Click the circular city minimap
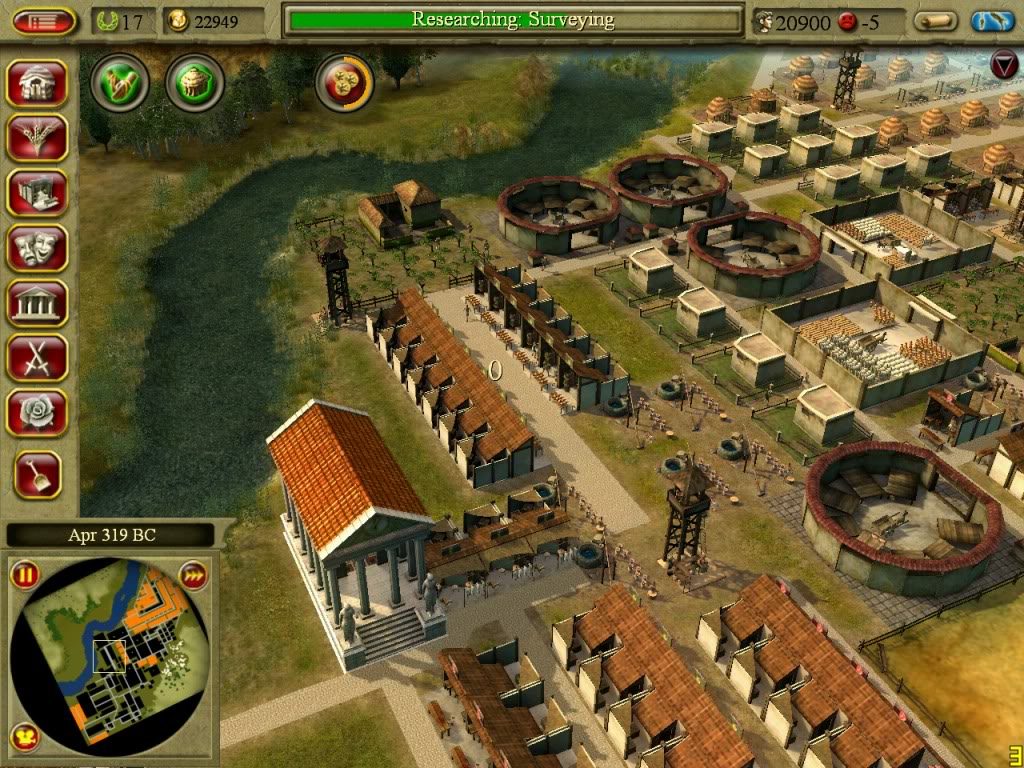This screenshot has height=768, width=1024. [x=112, y=655]
